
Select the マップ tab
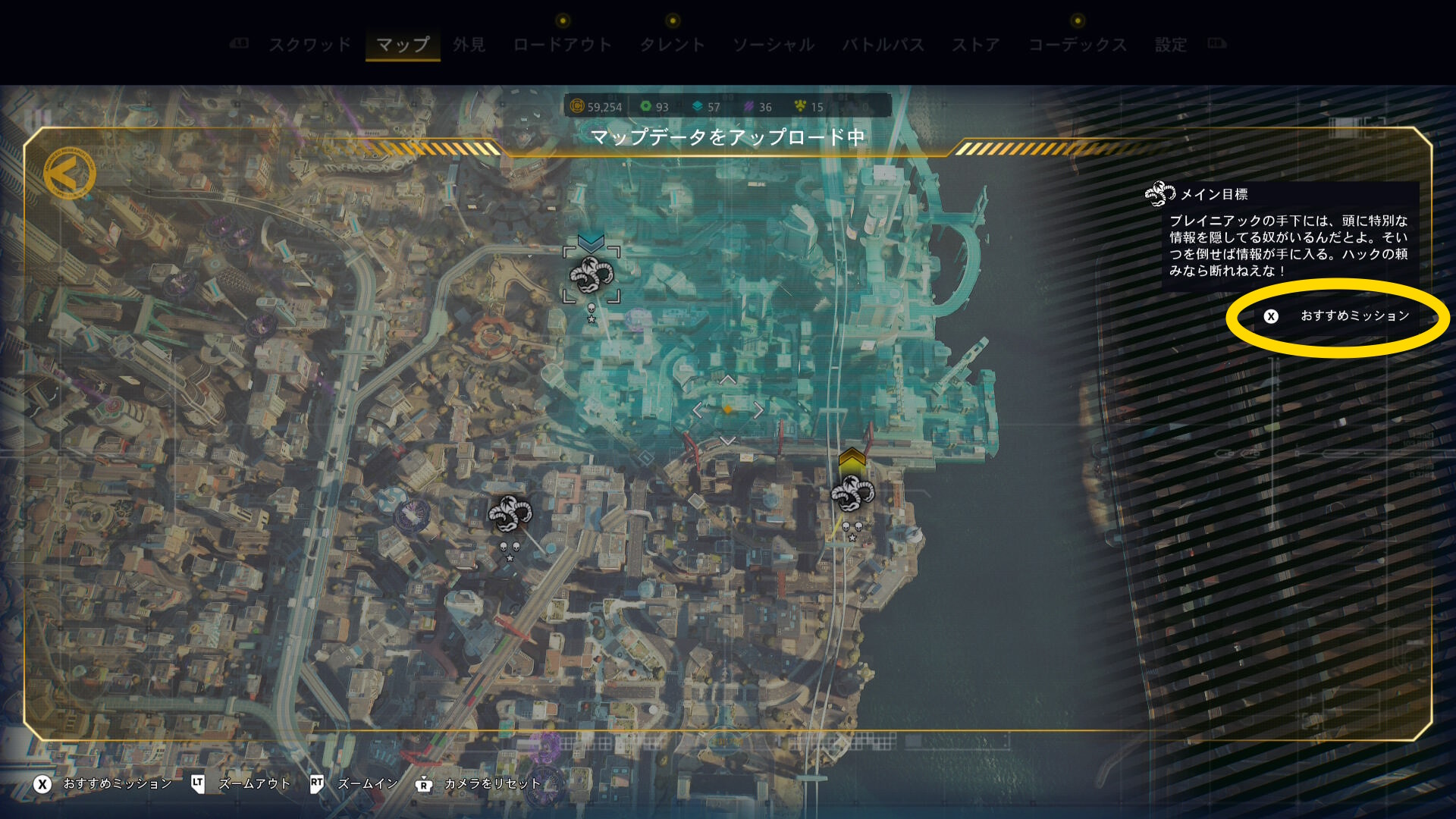tap(403, 45)
